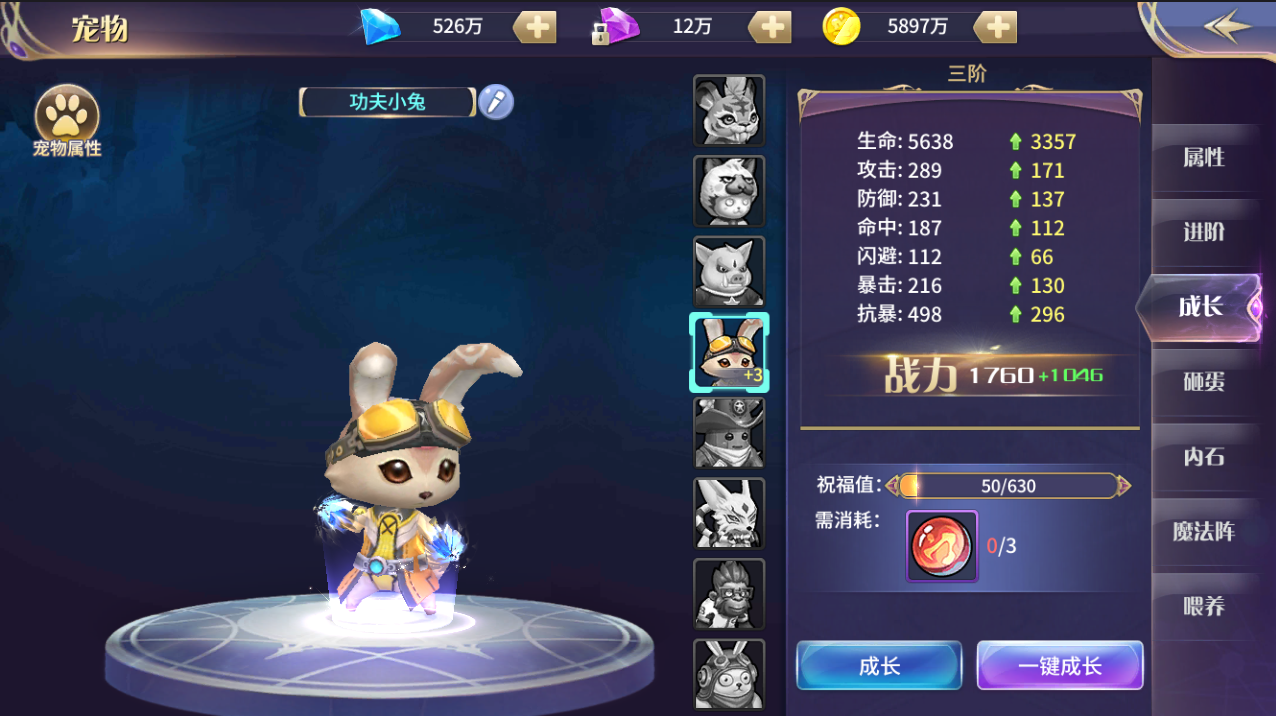This screenshot has height=716, width=1276.
Task: Add more purple locked gems
Action: coord(770,27)
